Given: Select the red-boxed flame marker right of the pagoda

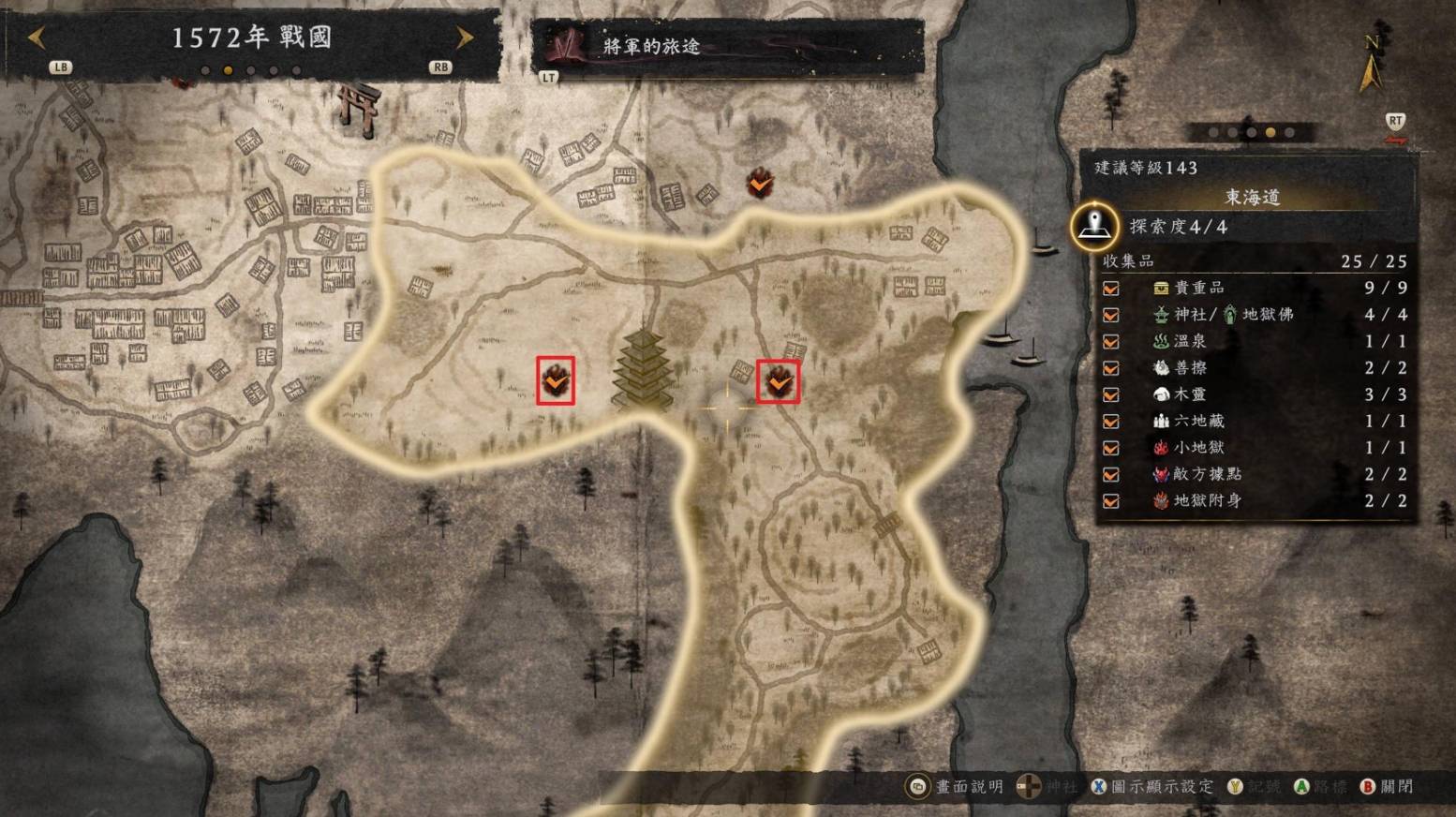Looking at the screenshot, I should pyautogui.click(x=779, y=381).
